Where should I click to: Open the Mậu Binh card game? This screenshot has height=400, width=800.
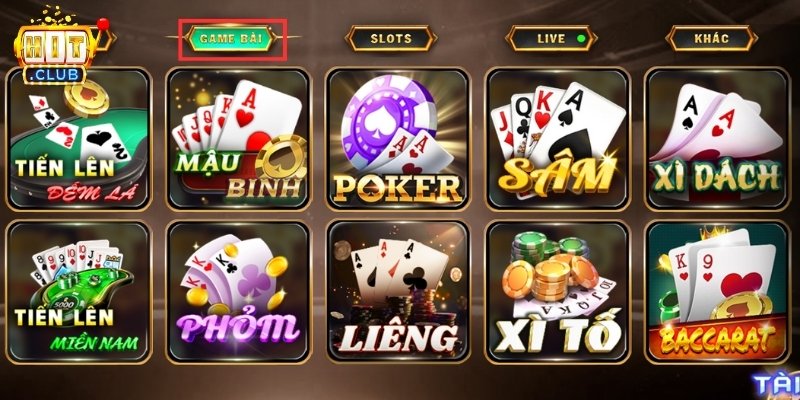(238, 138)
